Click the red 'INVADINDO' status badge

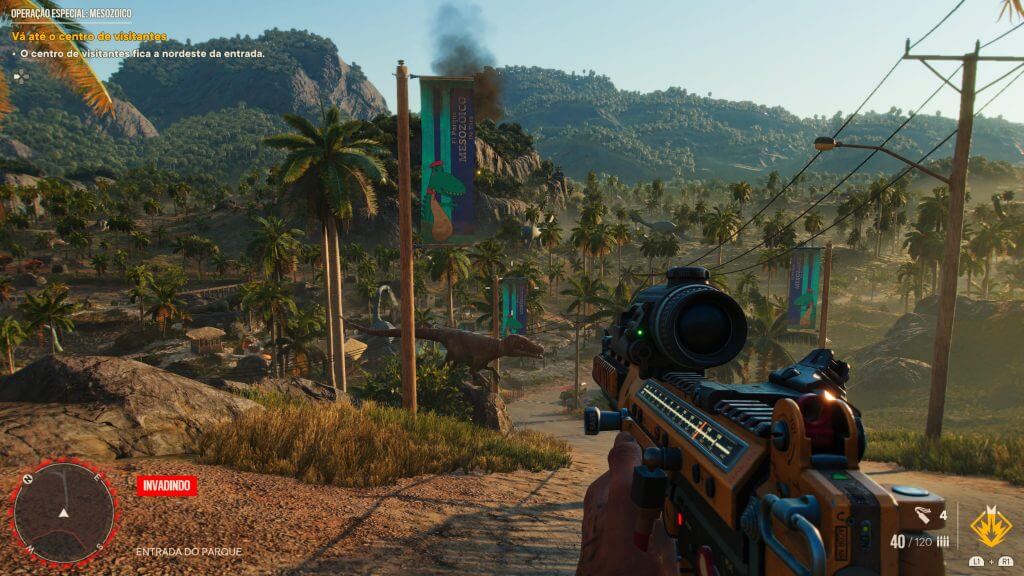coord(167,485)
